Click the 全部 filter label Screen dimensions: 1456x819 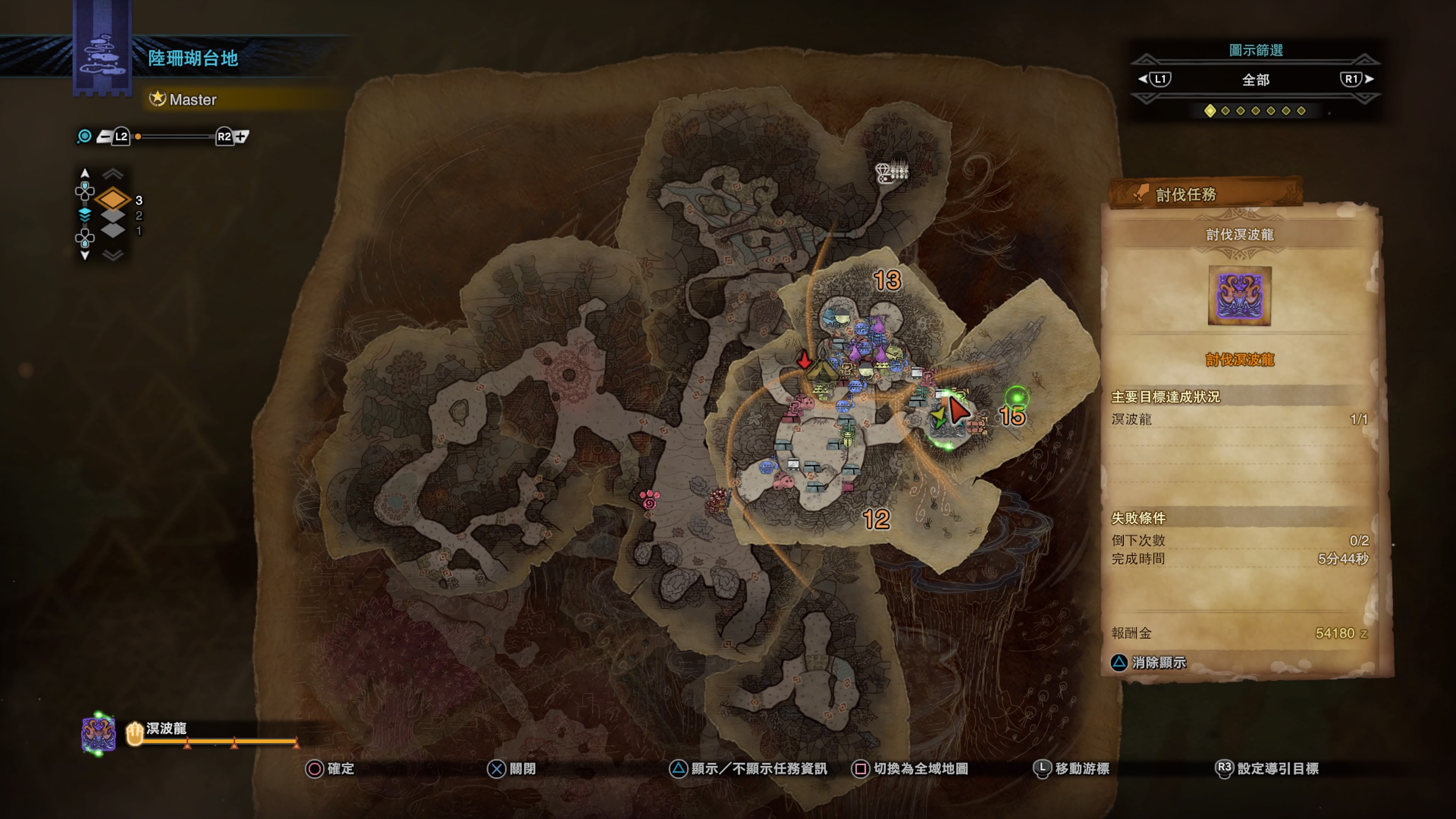tap(1255, 80)
